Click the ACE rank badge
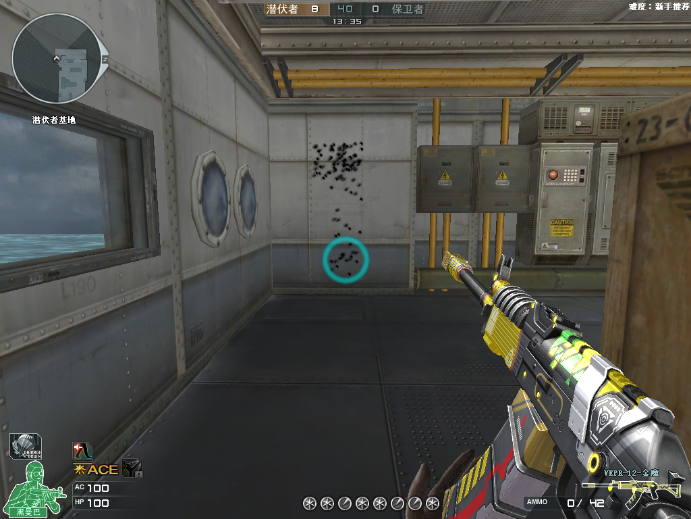Viewport: 691px width, 519px height. point(95,470)
